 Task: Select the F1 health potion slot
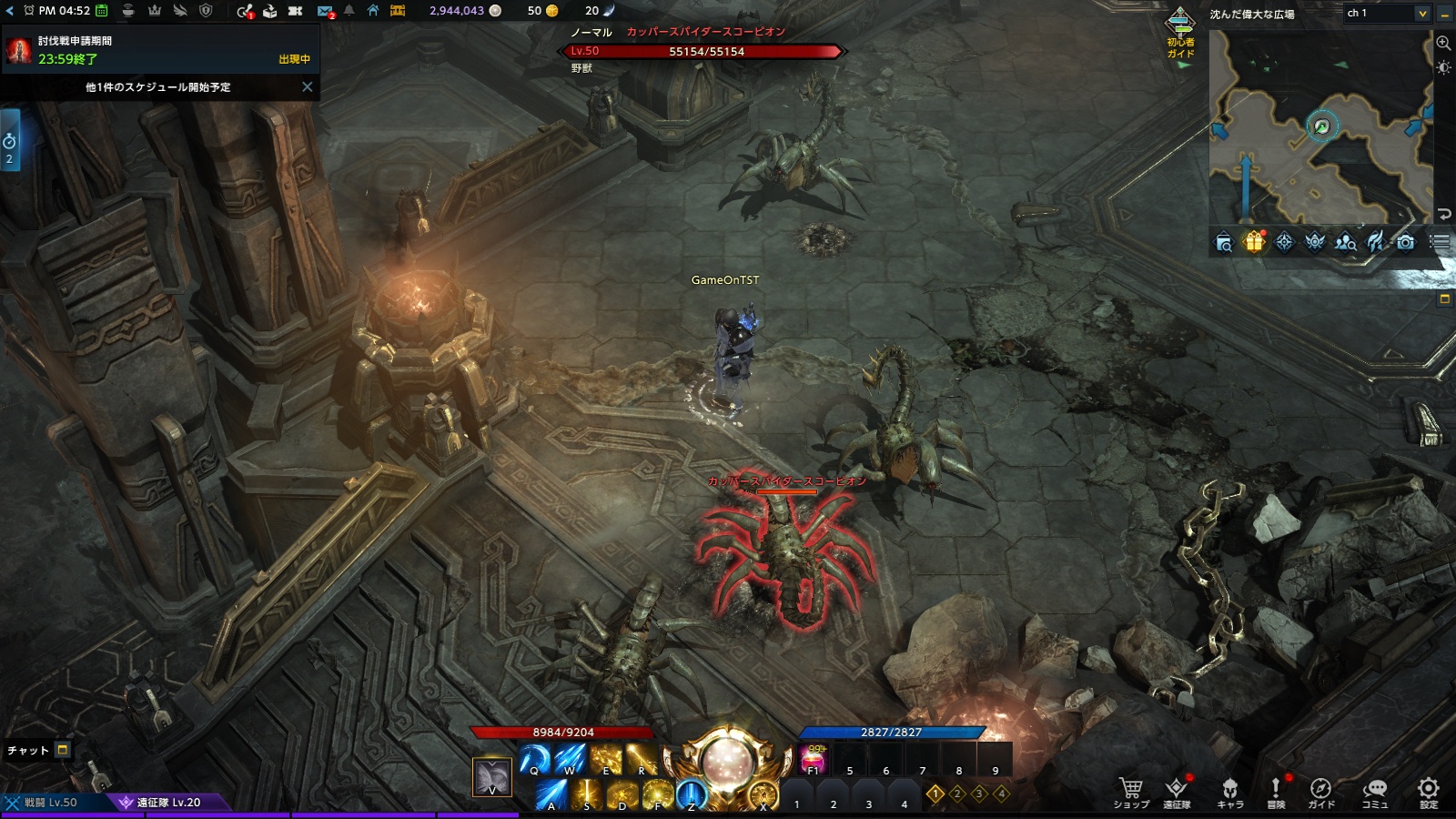point(813,759)
